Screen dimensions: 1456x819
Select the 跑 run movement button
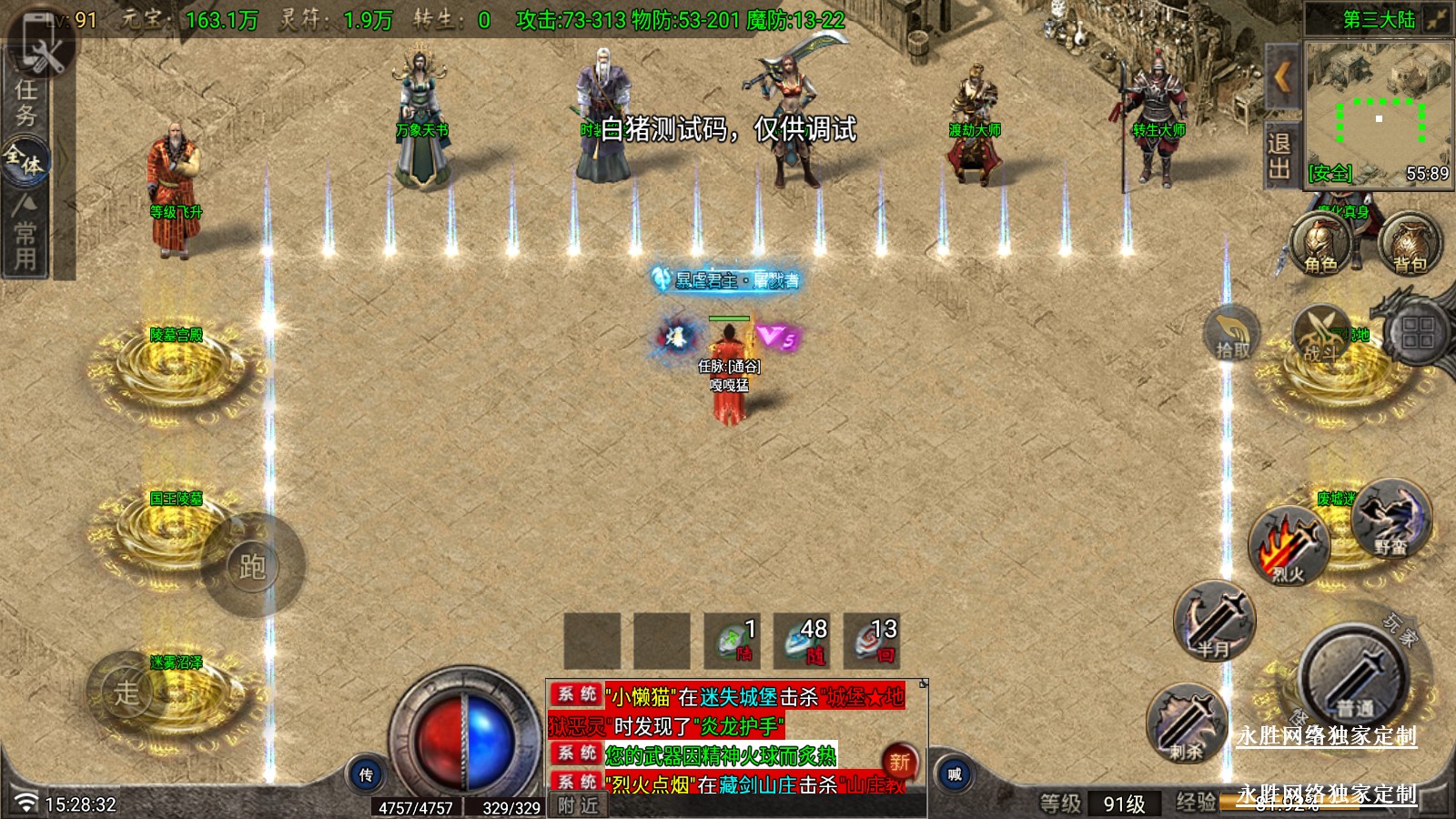[x=252, y=566]
